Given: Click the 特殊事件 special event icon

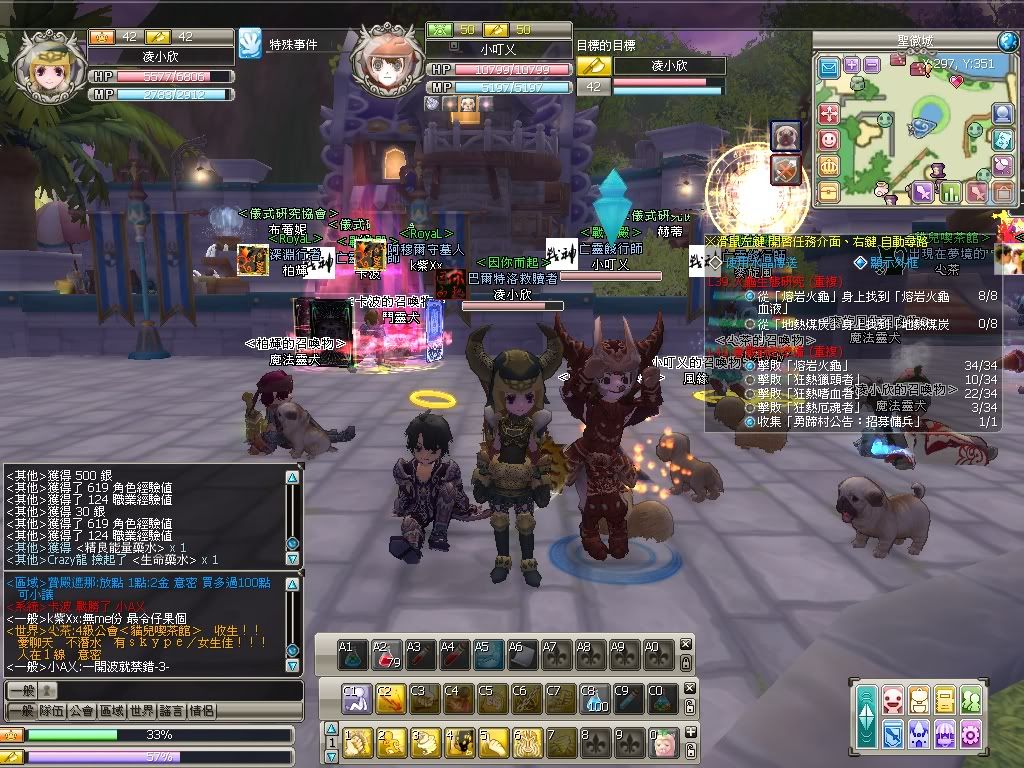Looking at the screenshot, I should pos(250,43).
